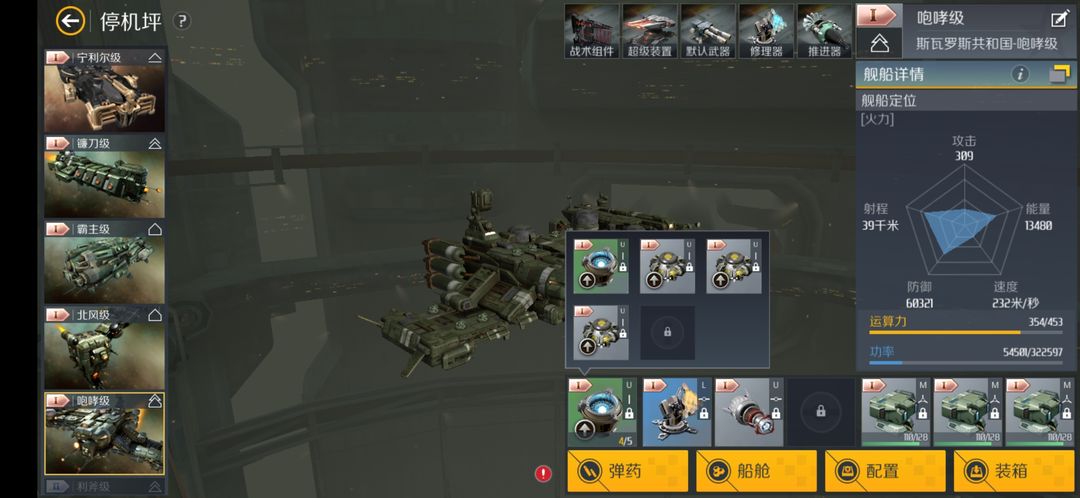The width and height of the screenshot is (1080, 498).
Task: Show the 战术组件 module category
Action: point(591,31)
